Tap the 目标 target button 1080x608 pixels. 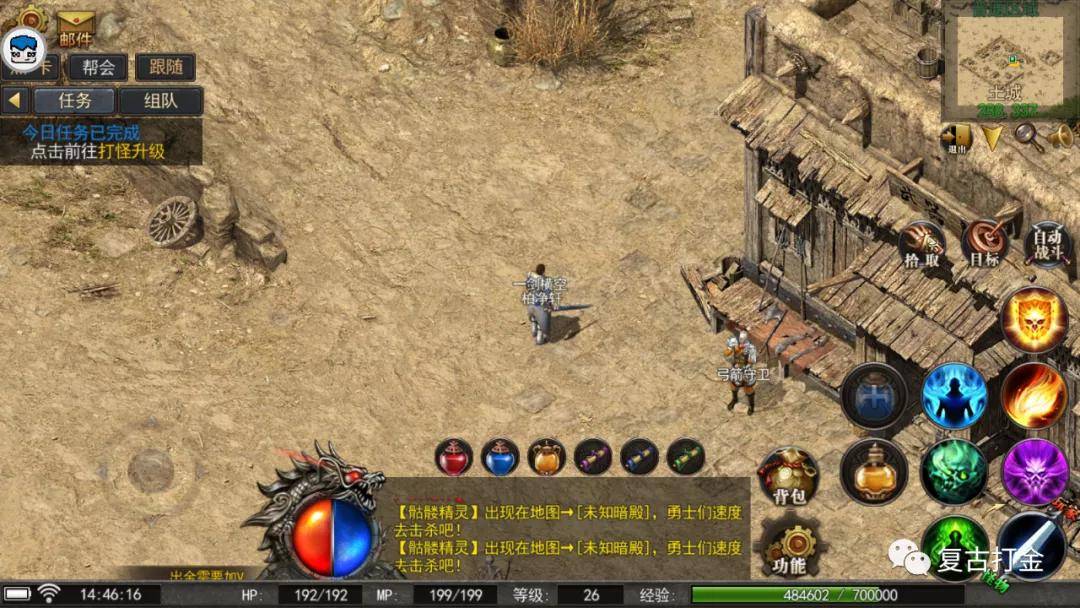pos(984,245)
